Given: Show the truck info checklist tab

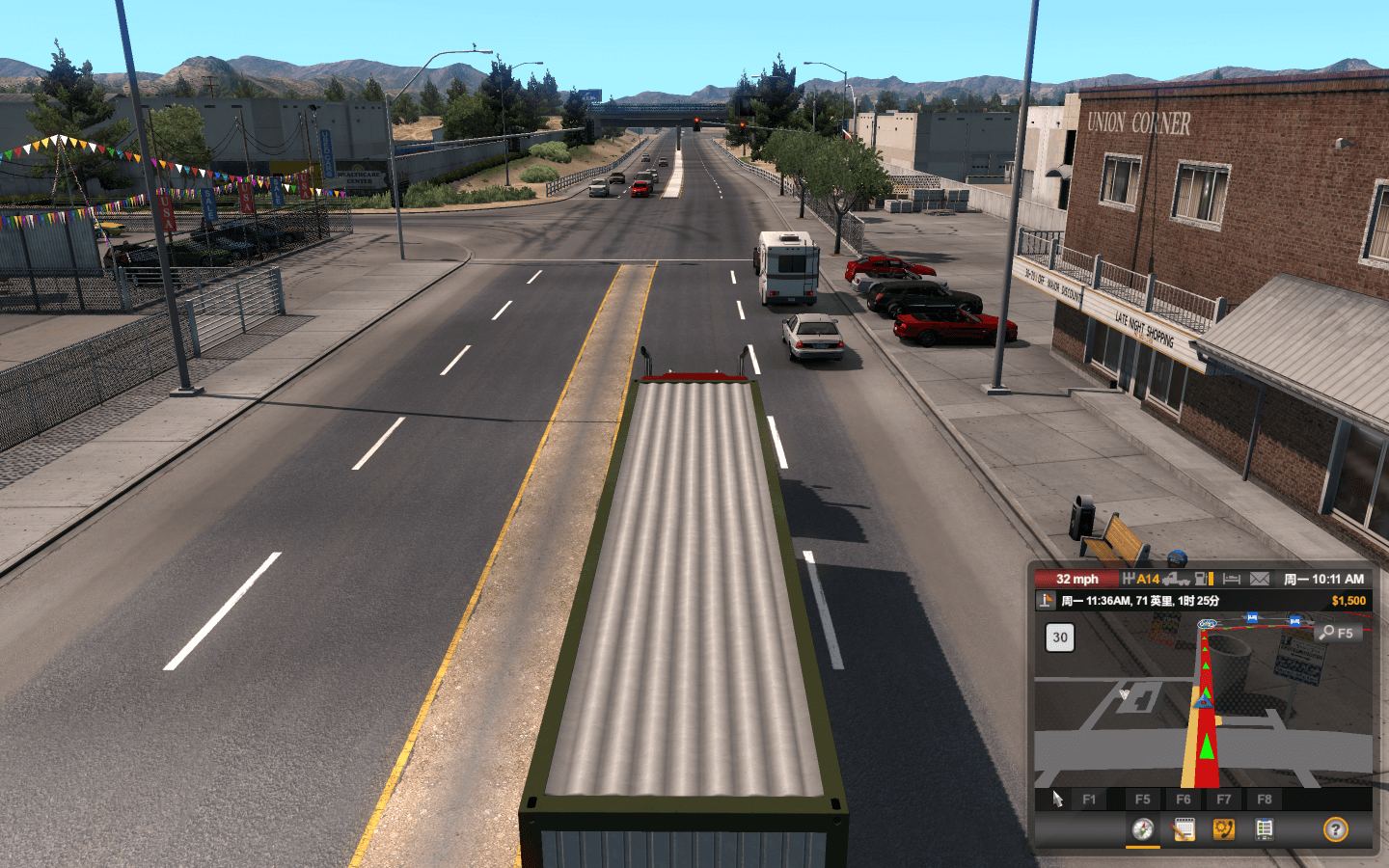Looking at the screenshot, I should [x=1265, y=829].
